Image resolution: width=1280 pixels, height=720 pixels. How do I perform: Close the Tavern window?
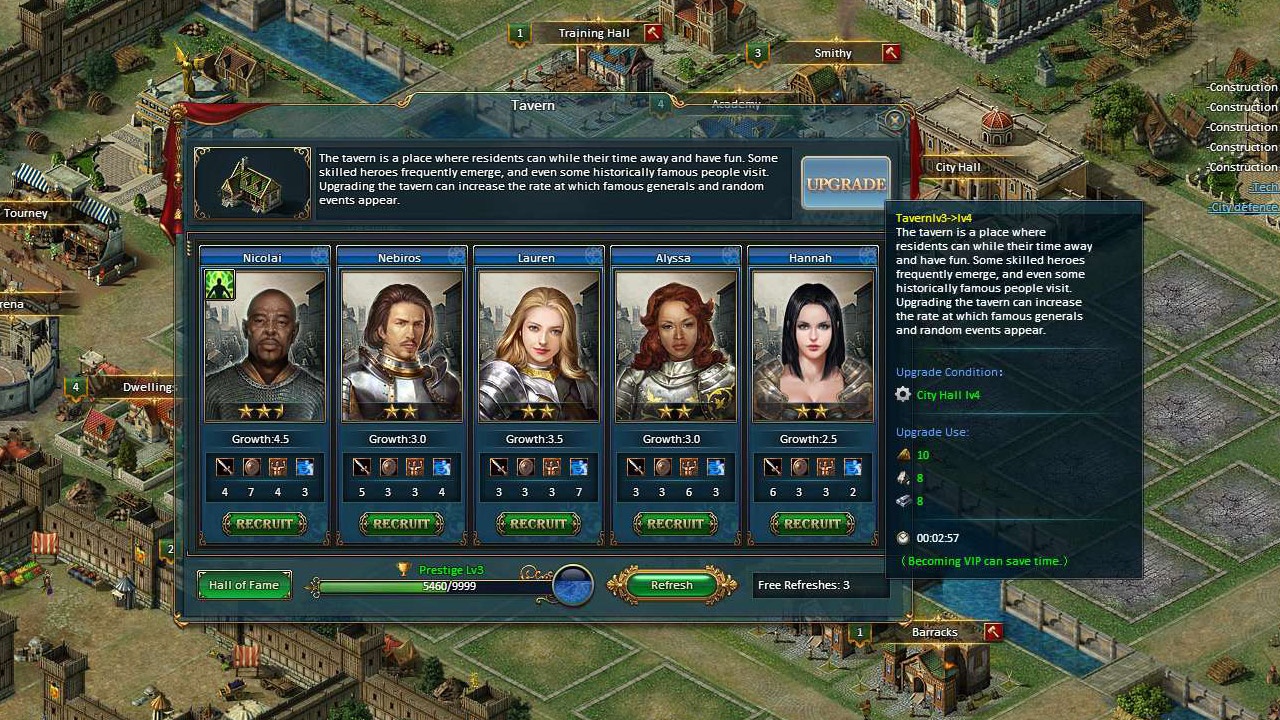pos(894,120)
